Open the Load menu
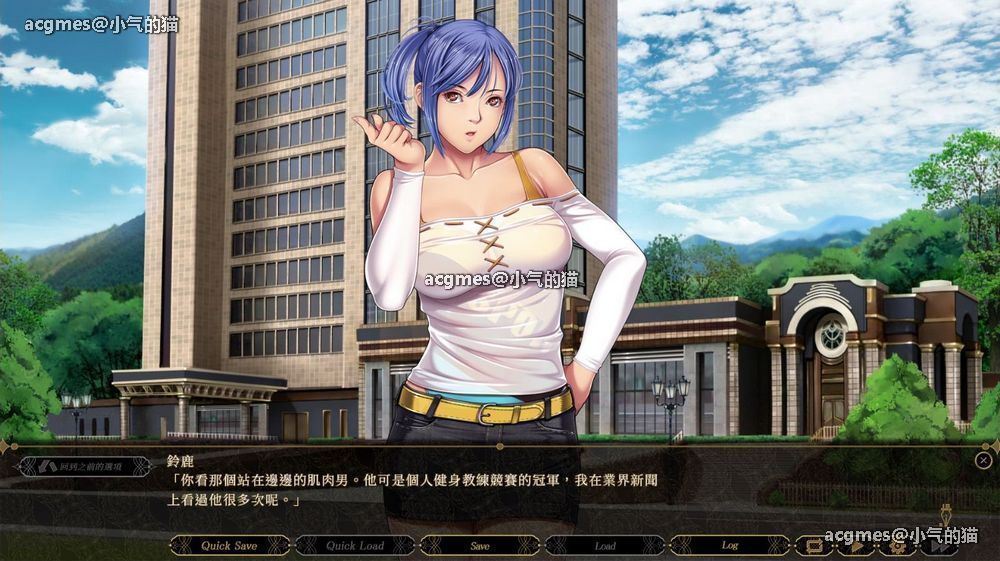Viewport: 1000px width, 561px height. [605, 546]
